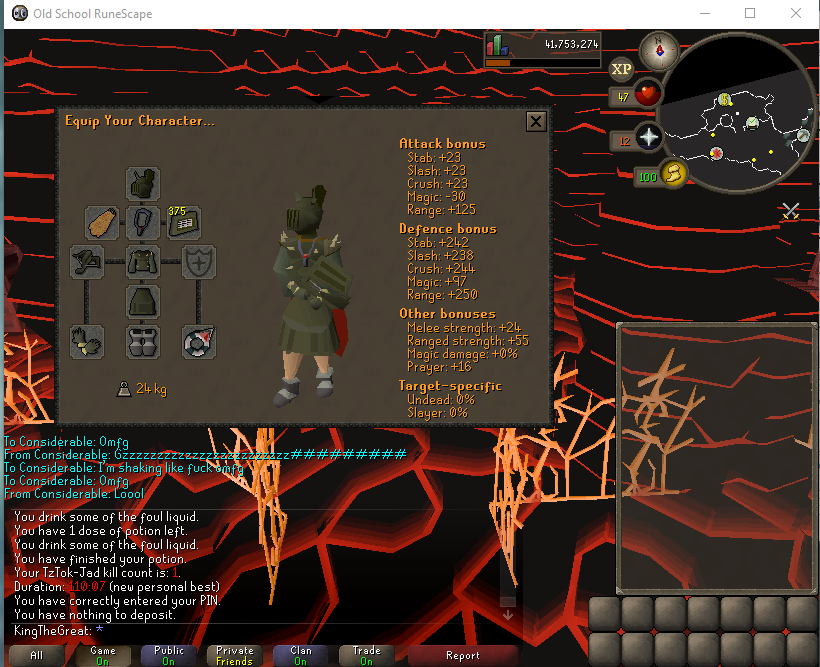Viewport: 820px width, 667px height.
Task: Click the compass above the minimap
Action: 659,48
